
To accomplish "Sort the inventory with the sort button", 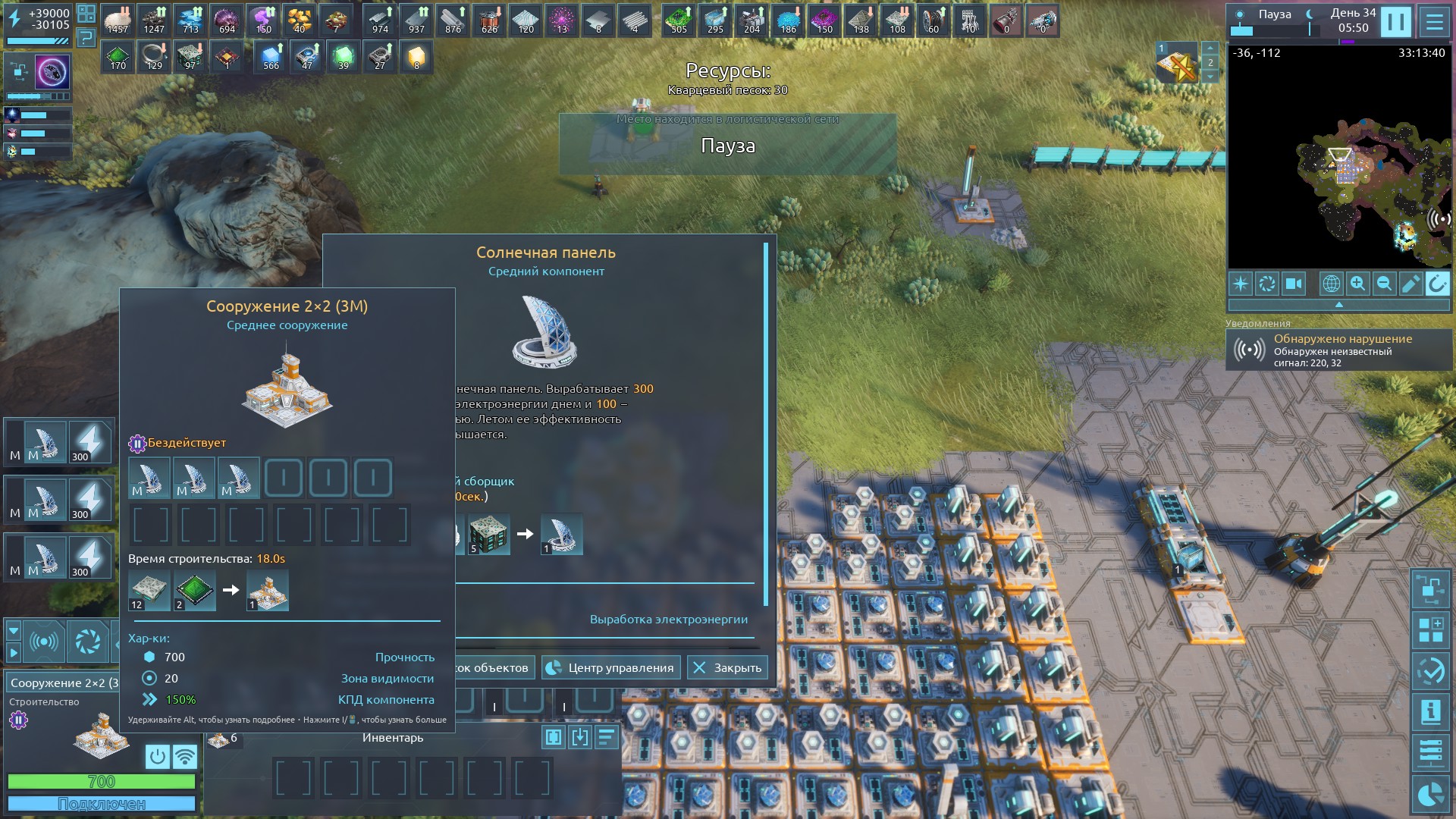I will 606,737.
